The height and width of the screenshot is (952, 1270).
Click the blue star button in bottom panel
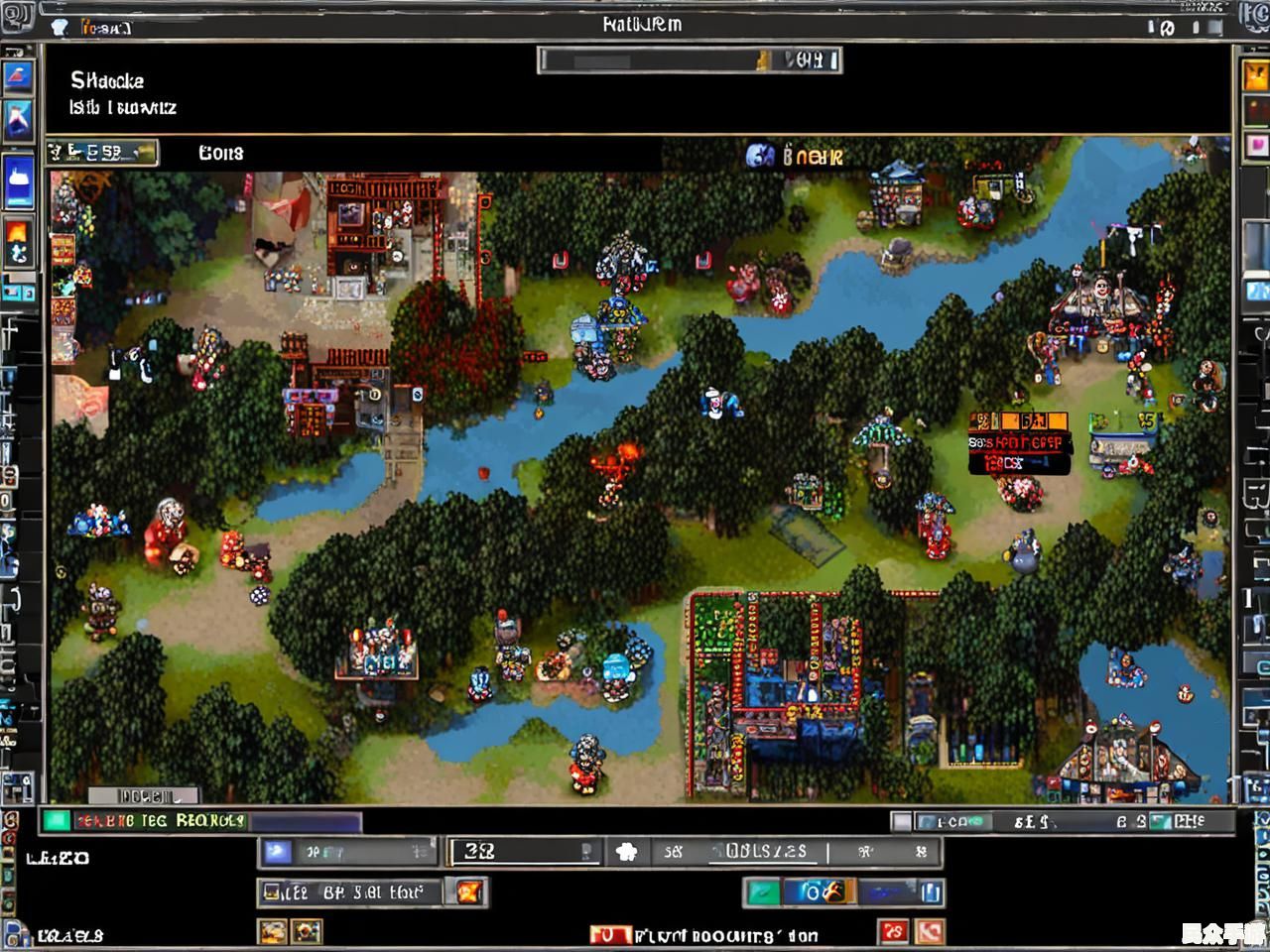click(x=277, y=852)
